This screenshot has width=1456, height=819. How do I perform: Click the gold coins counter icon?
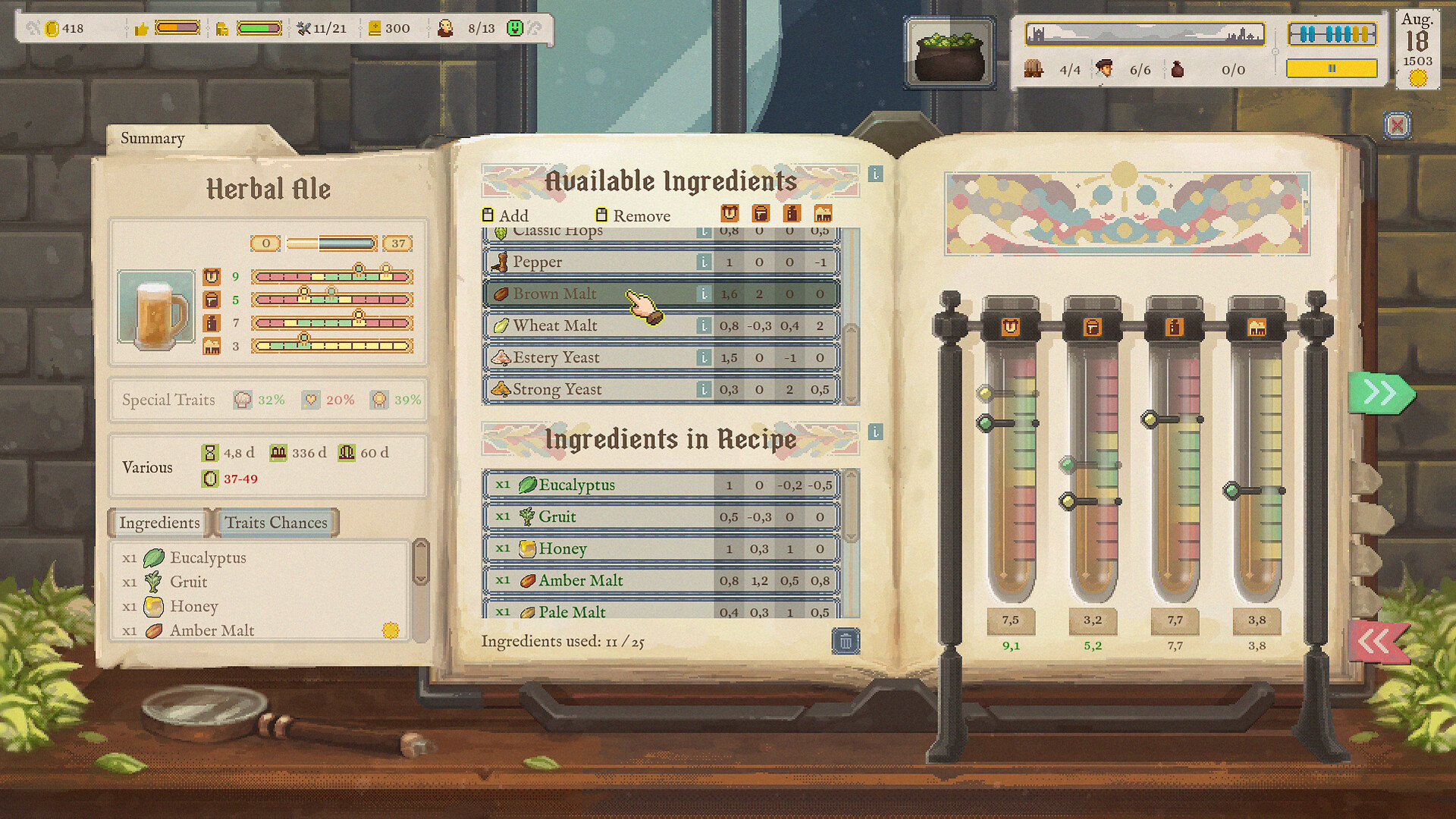coord(52,27)
